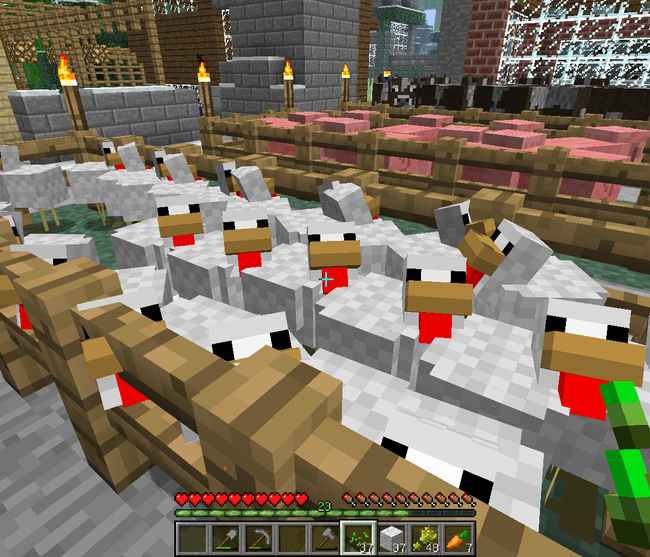Switch to the wheat stack slot
650x557 pixels.
(x=422, y=540)
